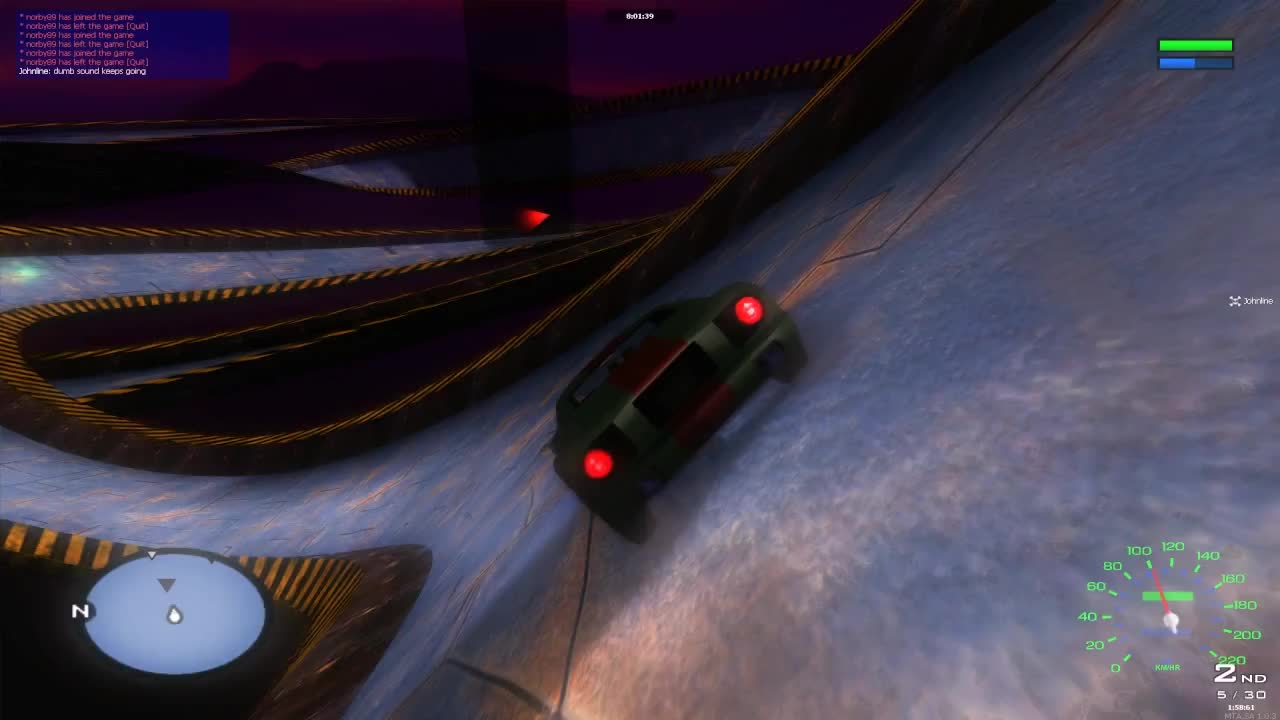
Task: Click the player arrow marker on the radar
Action: click(168, 585)
